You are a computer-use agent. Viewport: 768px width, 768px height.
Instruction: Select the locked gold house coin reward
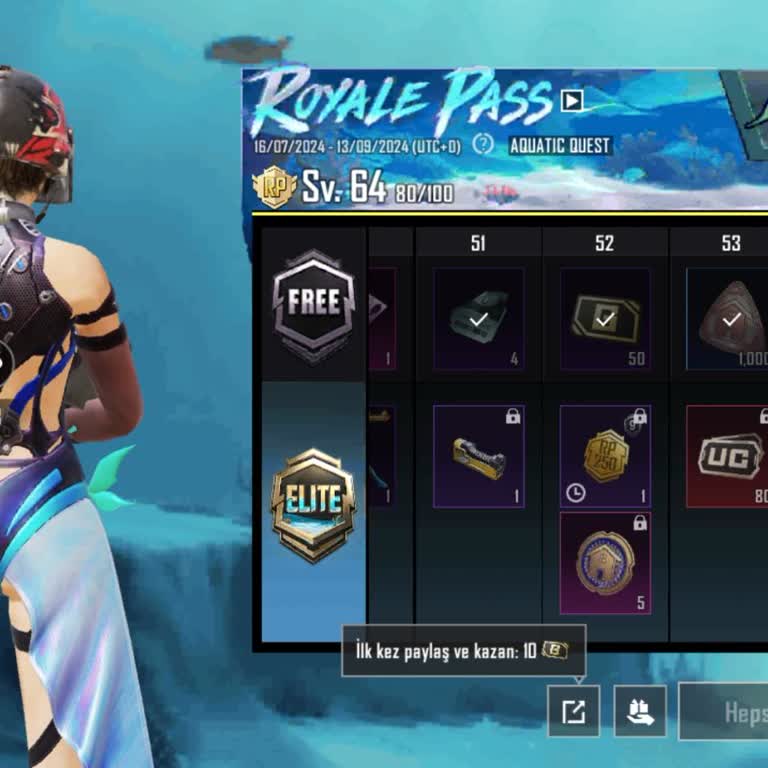point(605,563)
